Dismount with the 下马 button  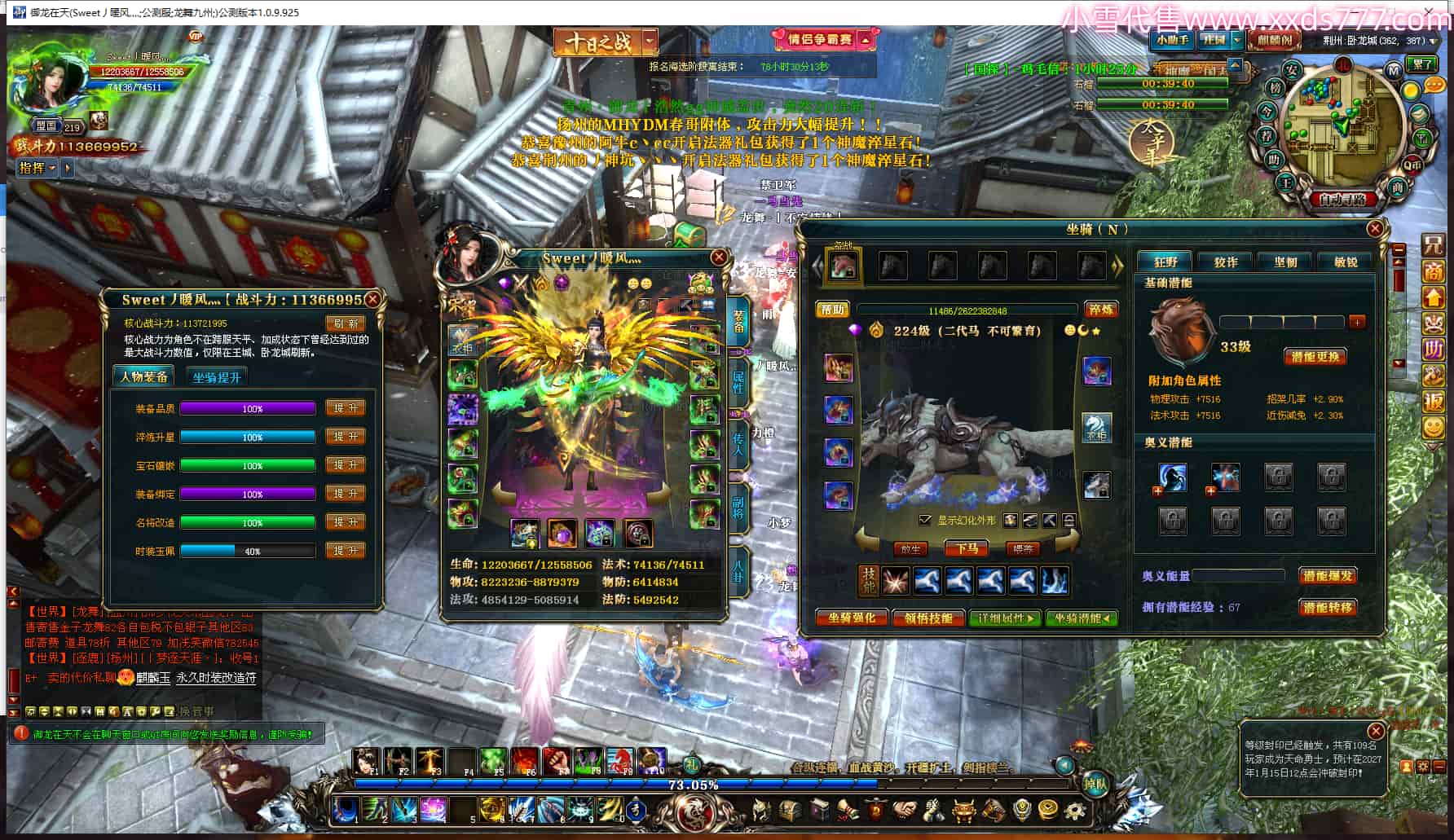(x=967, y=549)
